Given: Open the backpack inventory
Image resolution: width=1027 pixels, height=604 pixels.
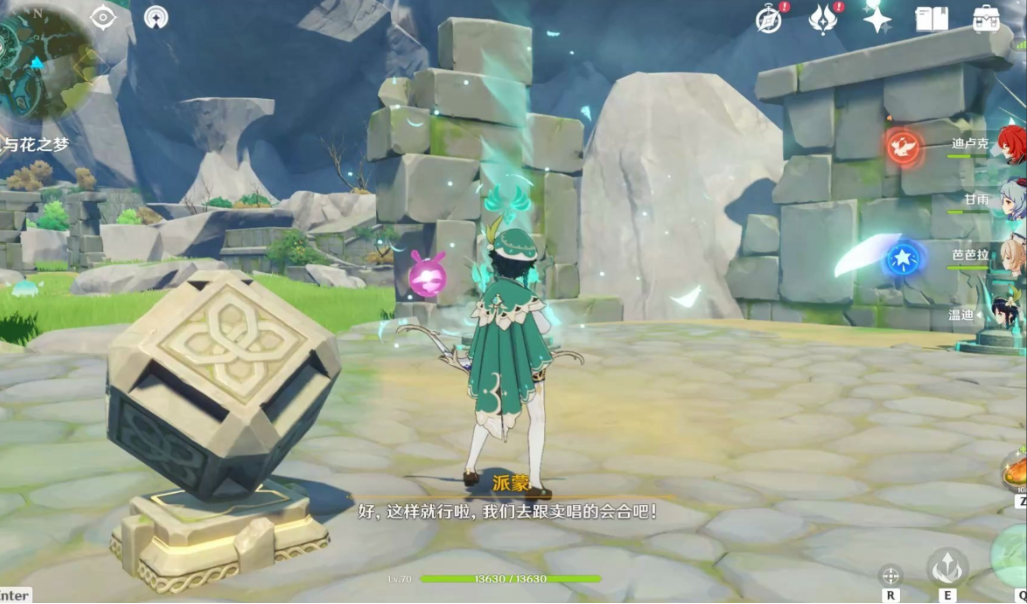Looking at the screenshot, I should [988, 18].
